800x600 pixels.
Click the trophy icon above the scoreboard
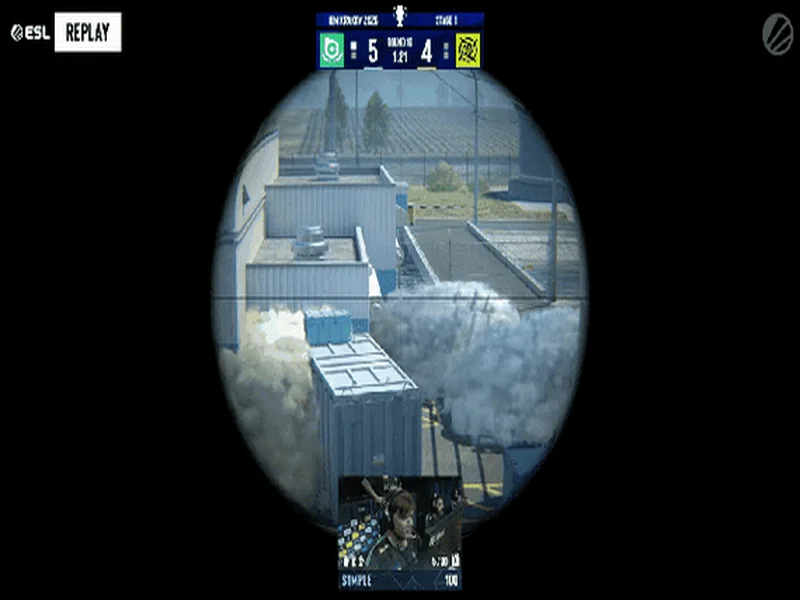tap(400, 16)
